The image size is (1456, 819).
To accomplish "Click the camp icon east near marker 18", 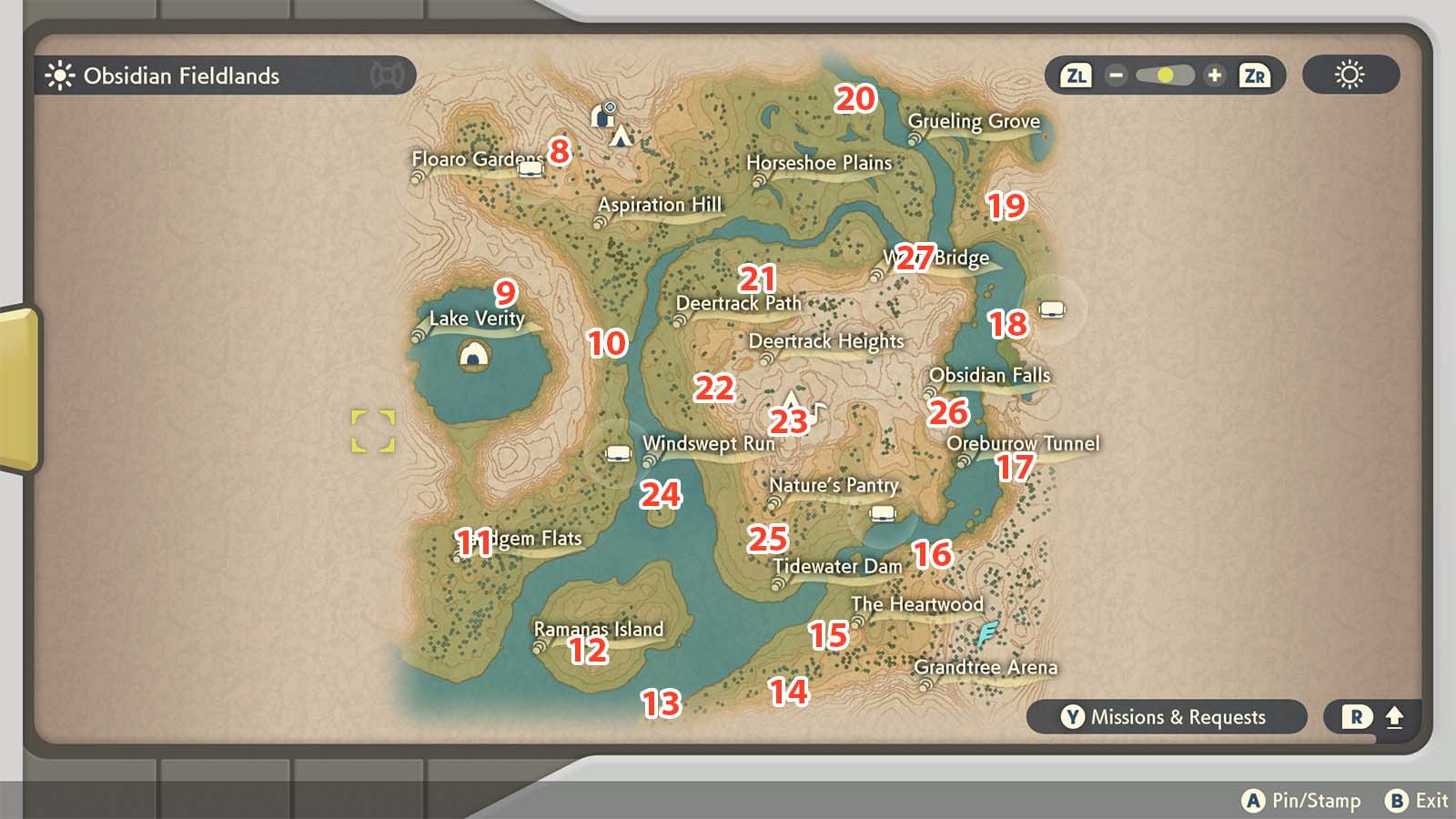I will (1050, 308).
